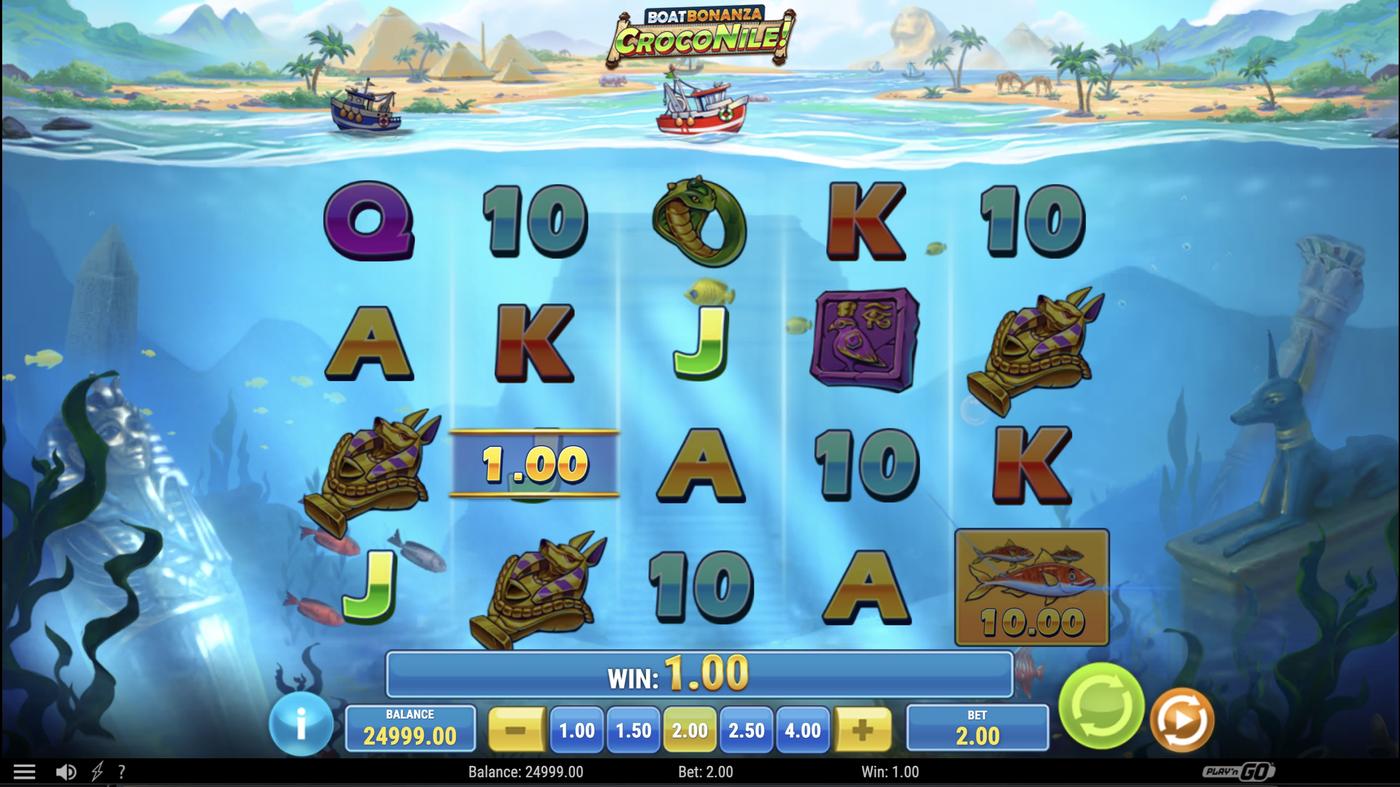Select the 1.50 bet chip

632,730
